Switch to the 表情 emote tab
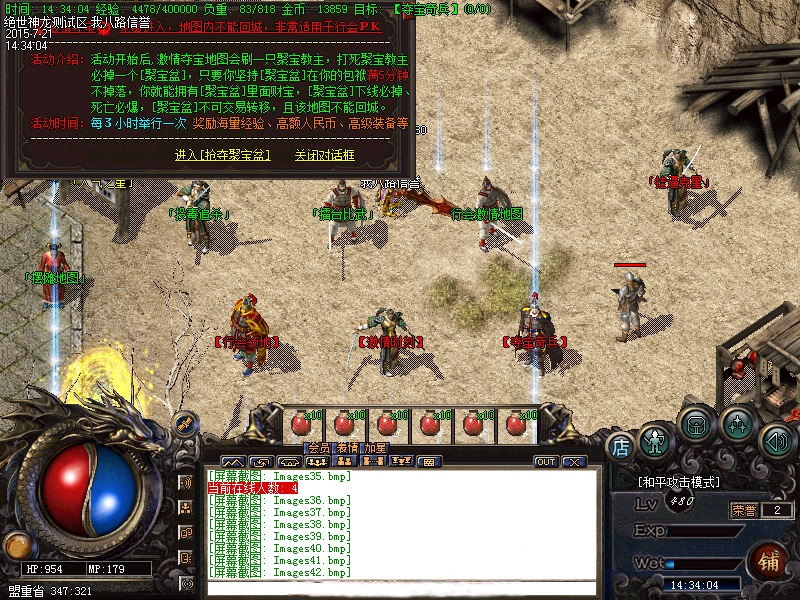 [x=347, y=449]
